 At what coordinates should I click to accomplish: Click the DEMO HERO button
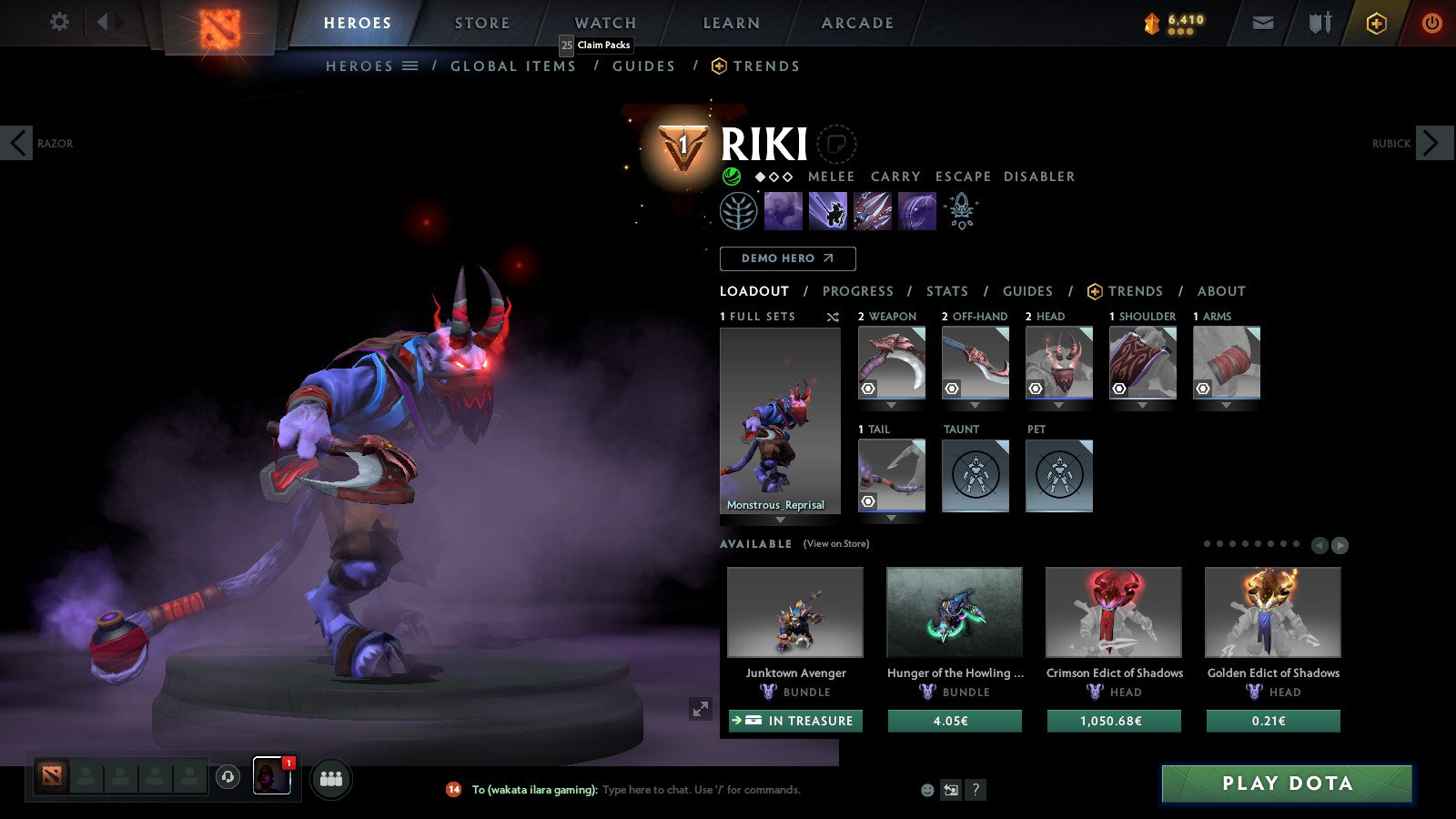(787, 258)
